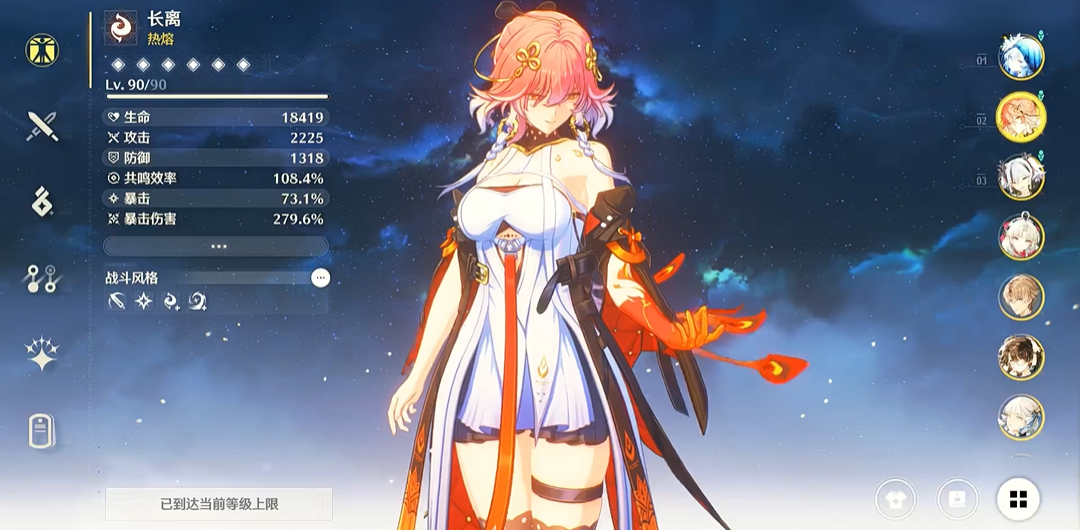Expand the full stats list with the ellipsis bar
Screen dimensions: 1080x530
[216, 246]
